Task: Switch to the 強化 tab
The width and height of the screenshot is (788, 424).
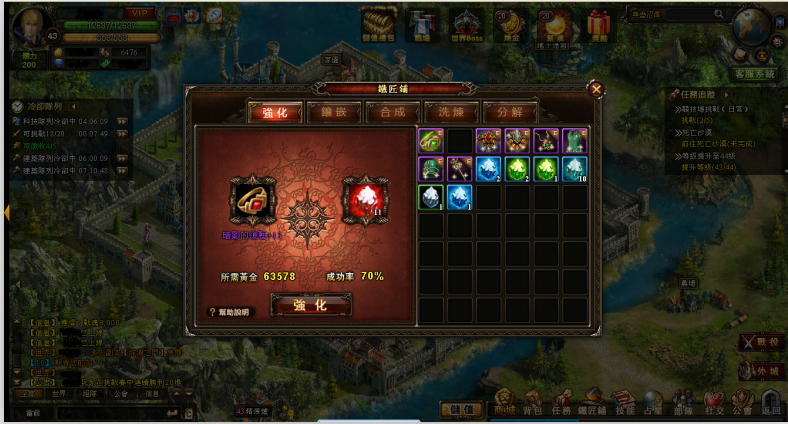Action: coord(274,111)
